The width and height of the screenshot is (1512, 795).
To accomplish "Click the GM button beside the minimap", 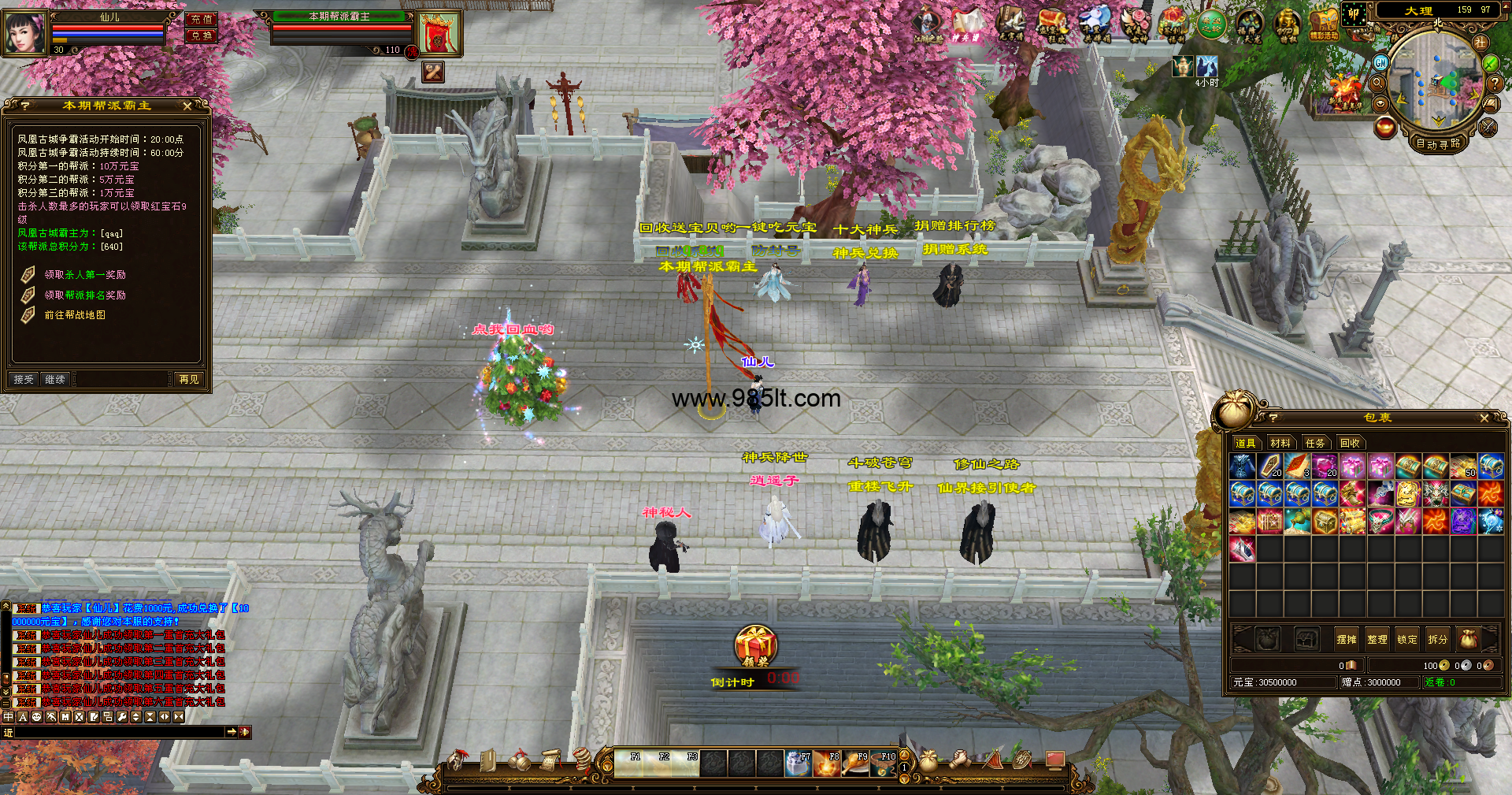I will pos(1380,62).
